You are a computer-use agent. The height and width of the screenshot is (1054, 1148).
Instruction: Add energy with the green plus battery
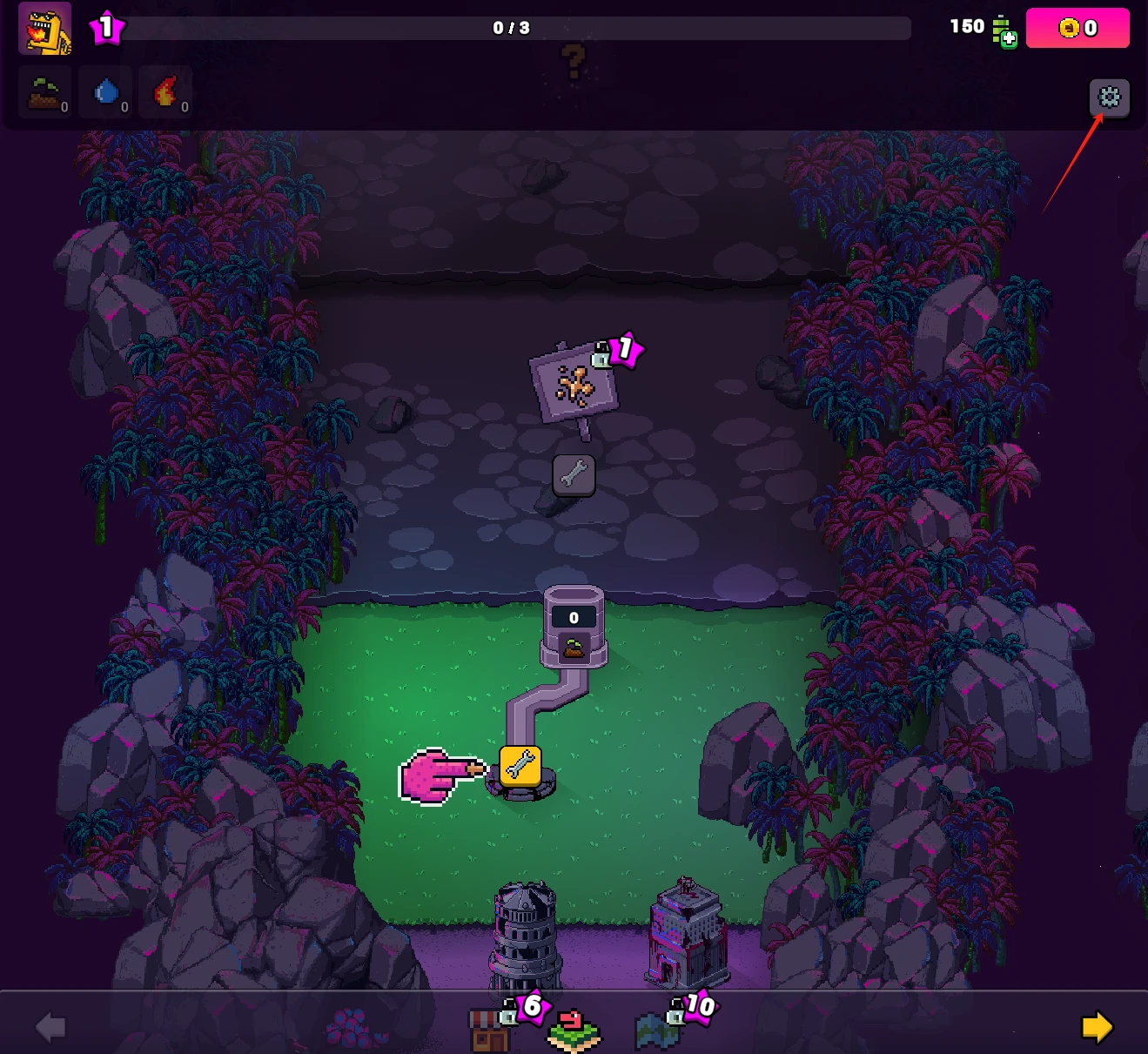1004,32
